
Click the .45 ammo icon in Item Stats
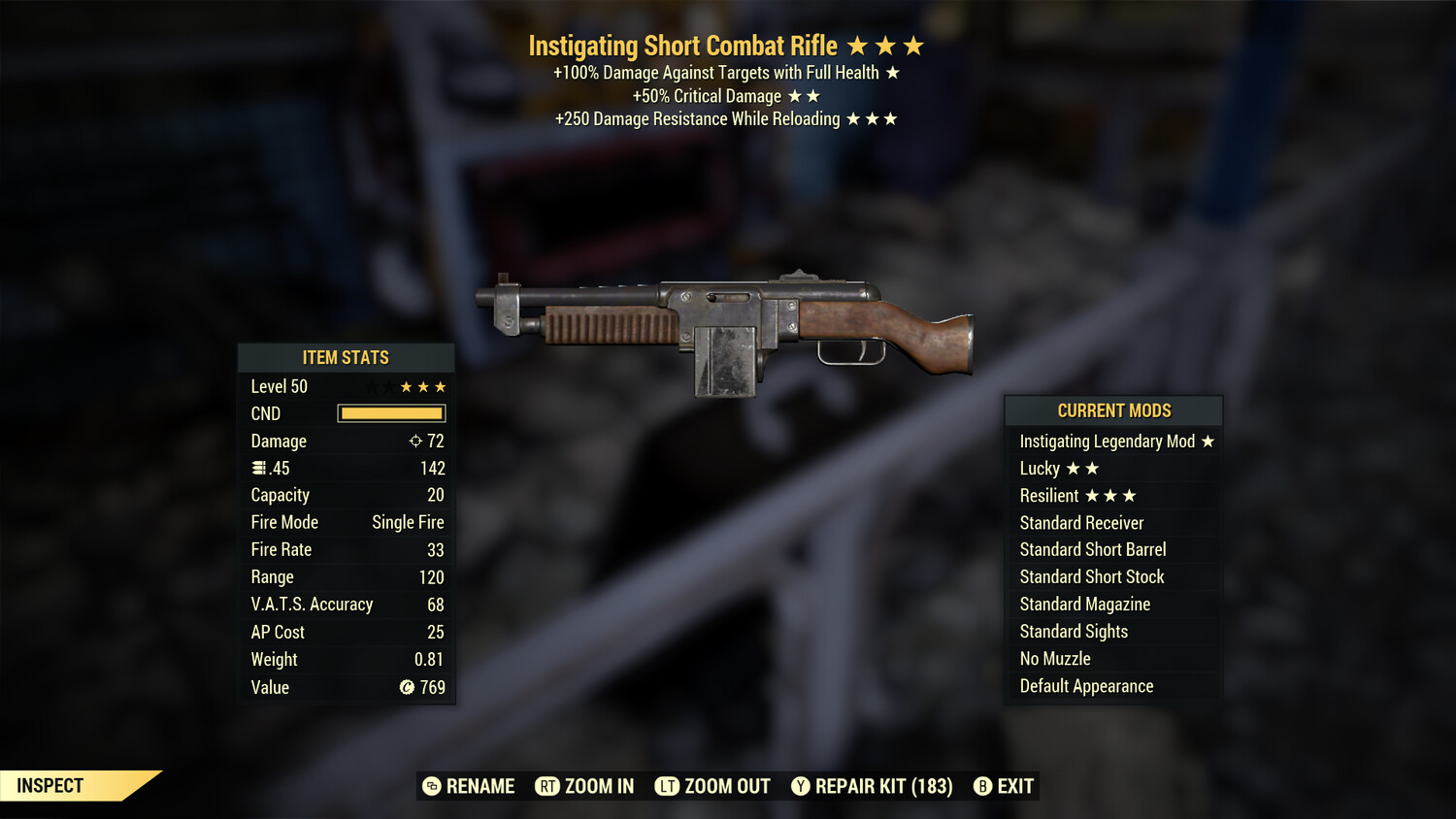click(x=258, y=468)
